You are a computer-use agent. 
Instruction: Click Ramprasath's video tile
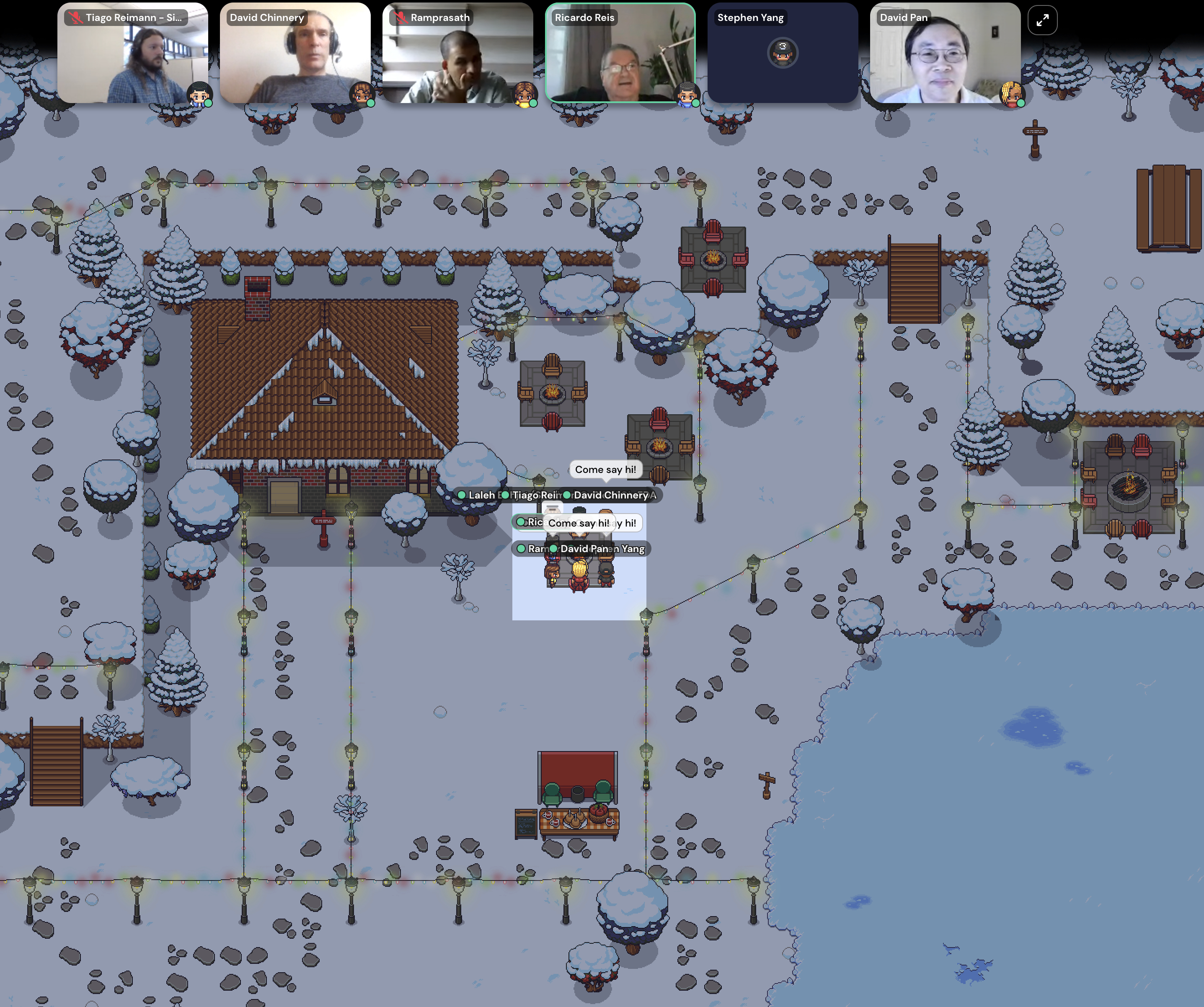coord(457,53)
